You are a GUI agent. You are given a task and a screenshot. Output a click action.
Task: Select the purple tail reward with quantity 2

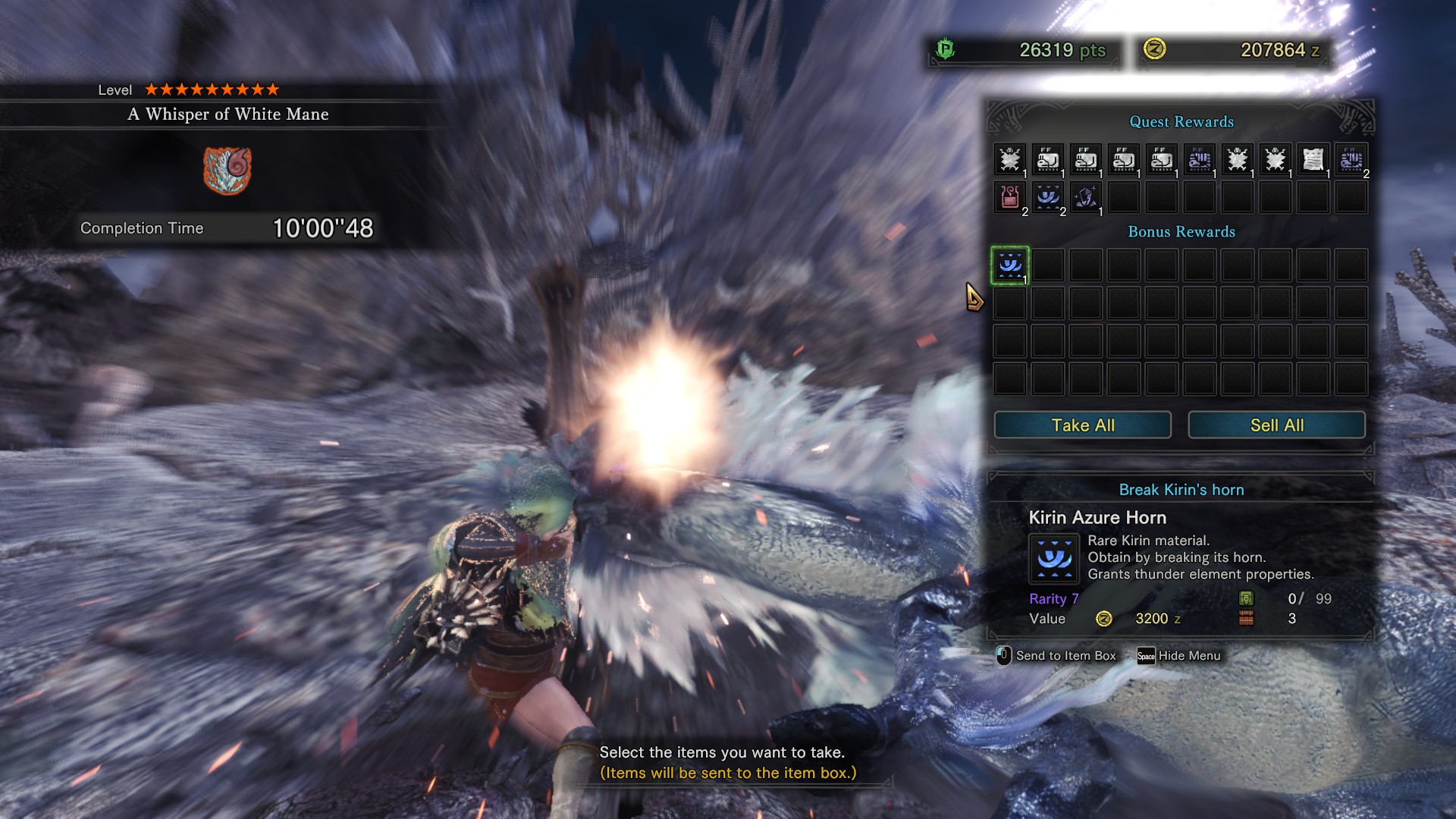1351,159
